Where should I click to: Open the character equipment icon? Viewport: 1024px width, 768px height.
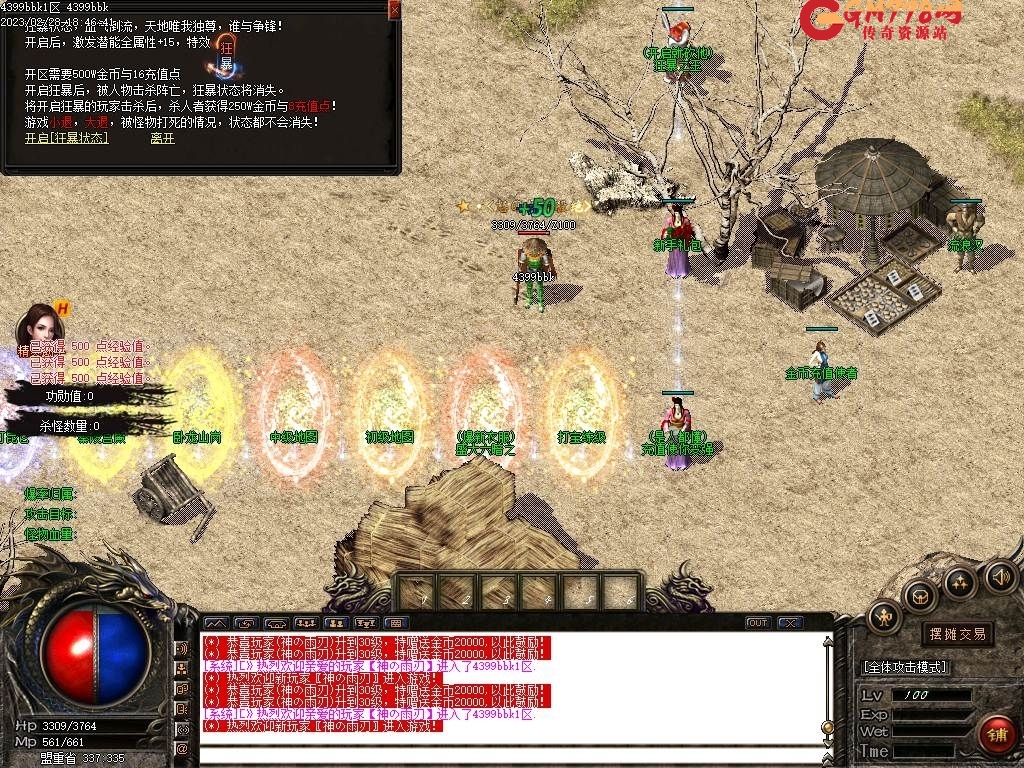click(x=884, y=618)
